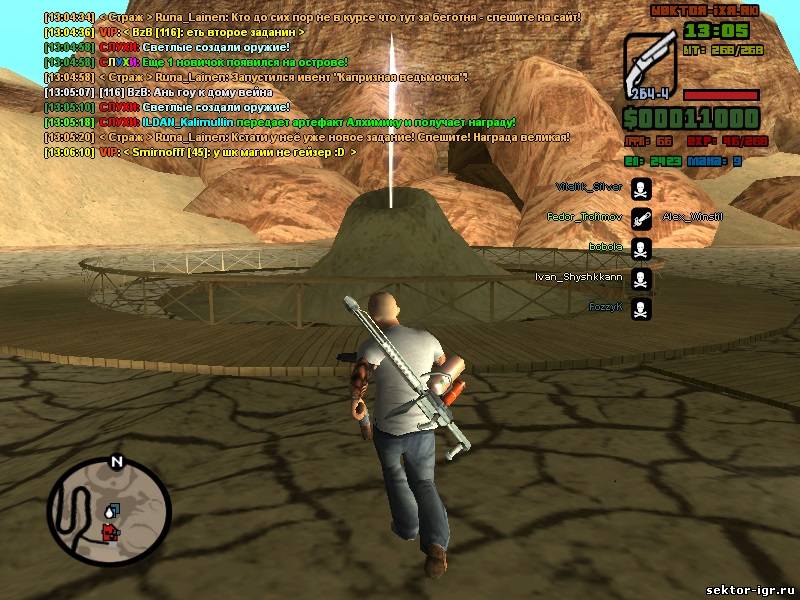
Task: Click the skull icon beside Vitalik_Silver
Action: point(642,187)
